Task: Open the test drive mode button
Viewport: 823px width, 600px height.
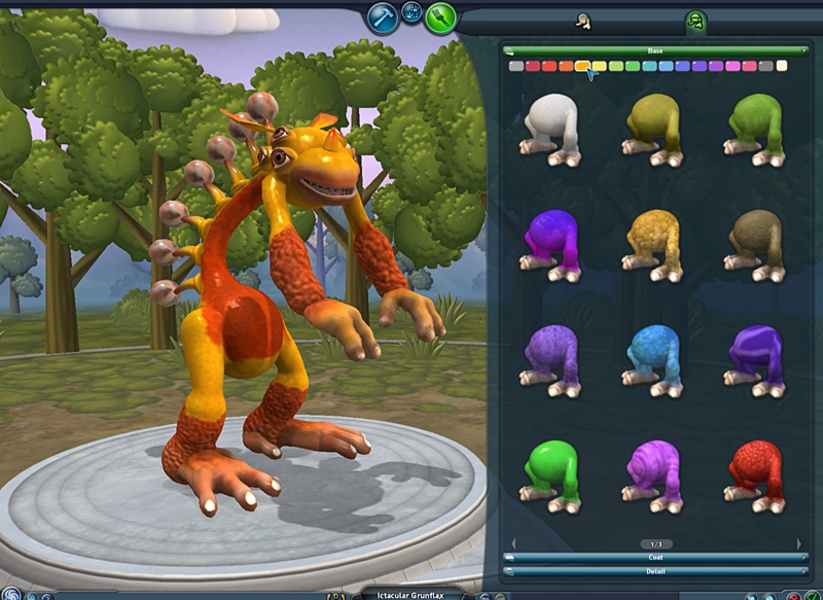Action: coord(412,14)
